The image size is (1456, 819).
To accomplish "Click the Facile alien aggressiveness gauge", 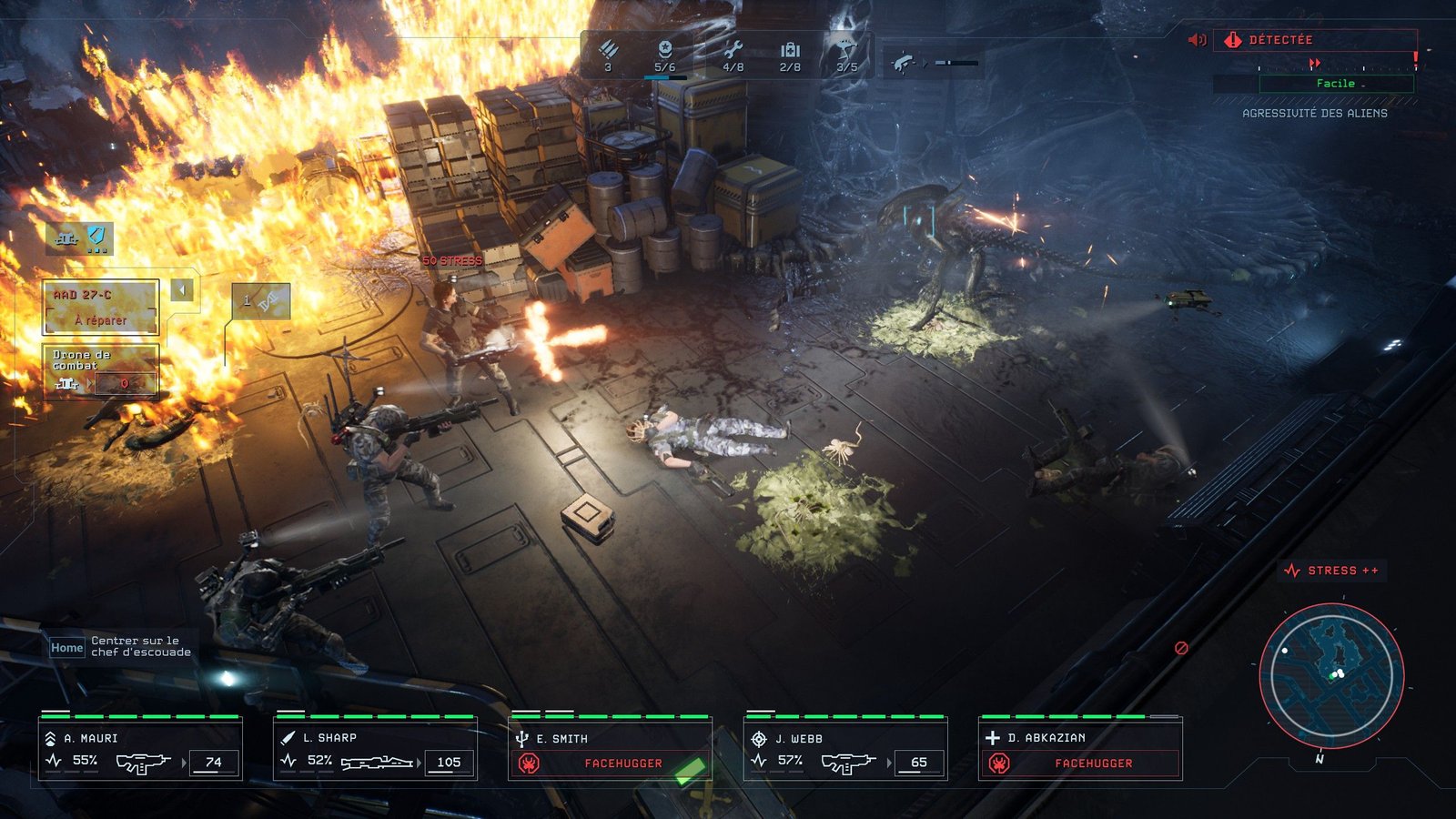I will pos(1336,84).
